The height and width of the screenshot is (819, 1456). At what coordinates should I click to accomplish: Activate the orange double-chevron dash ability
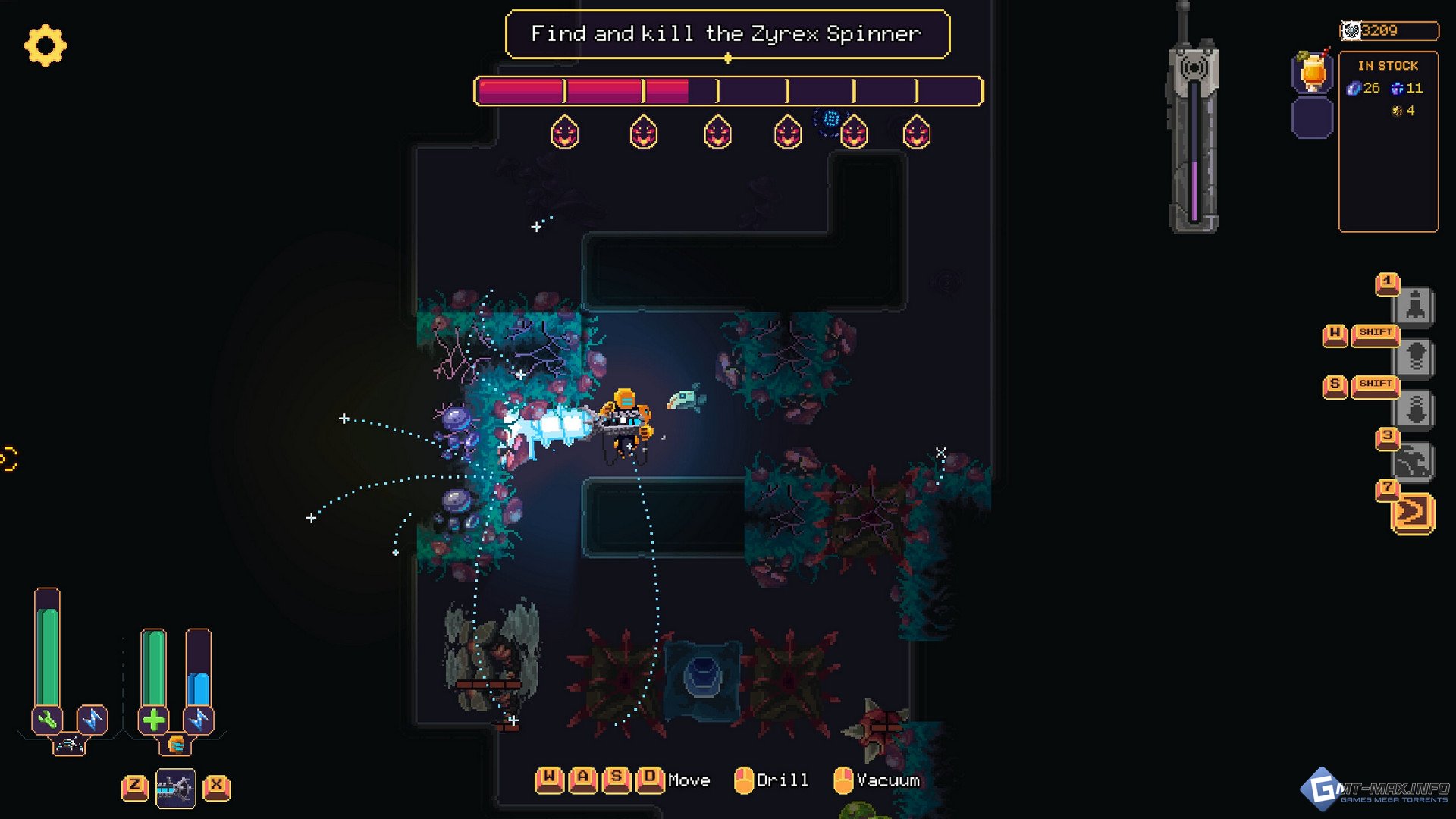(1414, 513)
